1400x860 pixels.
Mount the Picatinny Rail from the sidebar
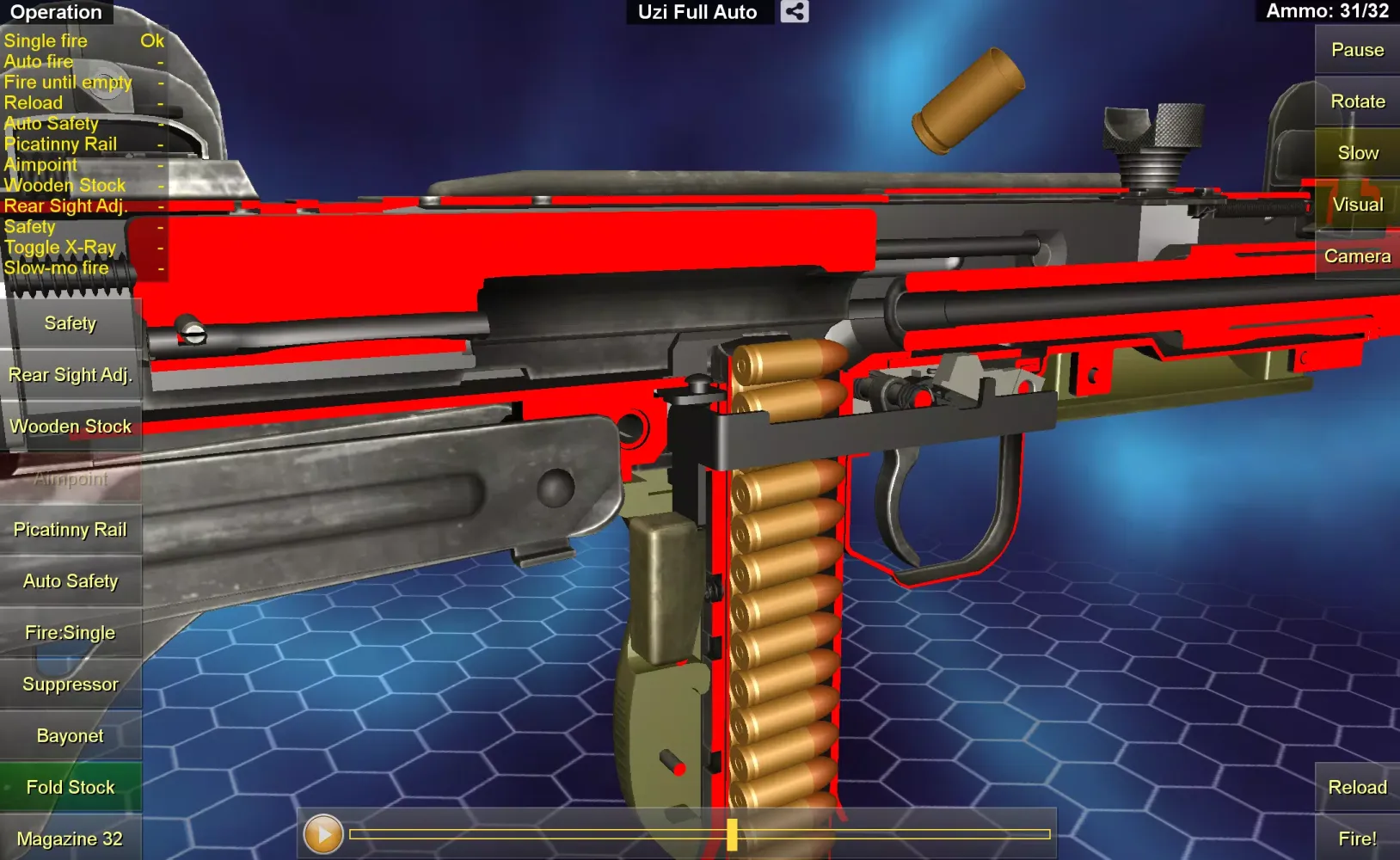[x=71, y=529]
